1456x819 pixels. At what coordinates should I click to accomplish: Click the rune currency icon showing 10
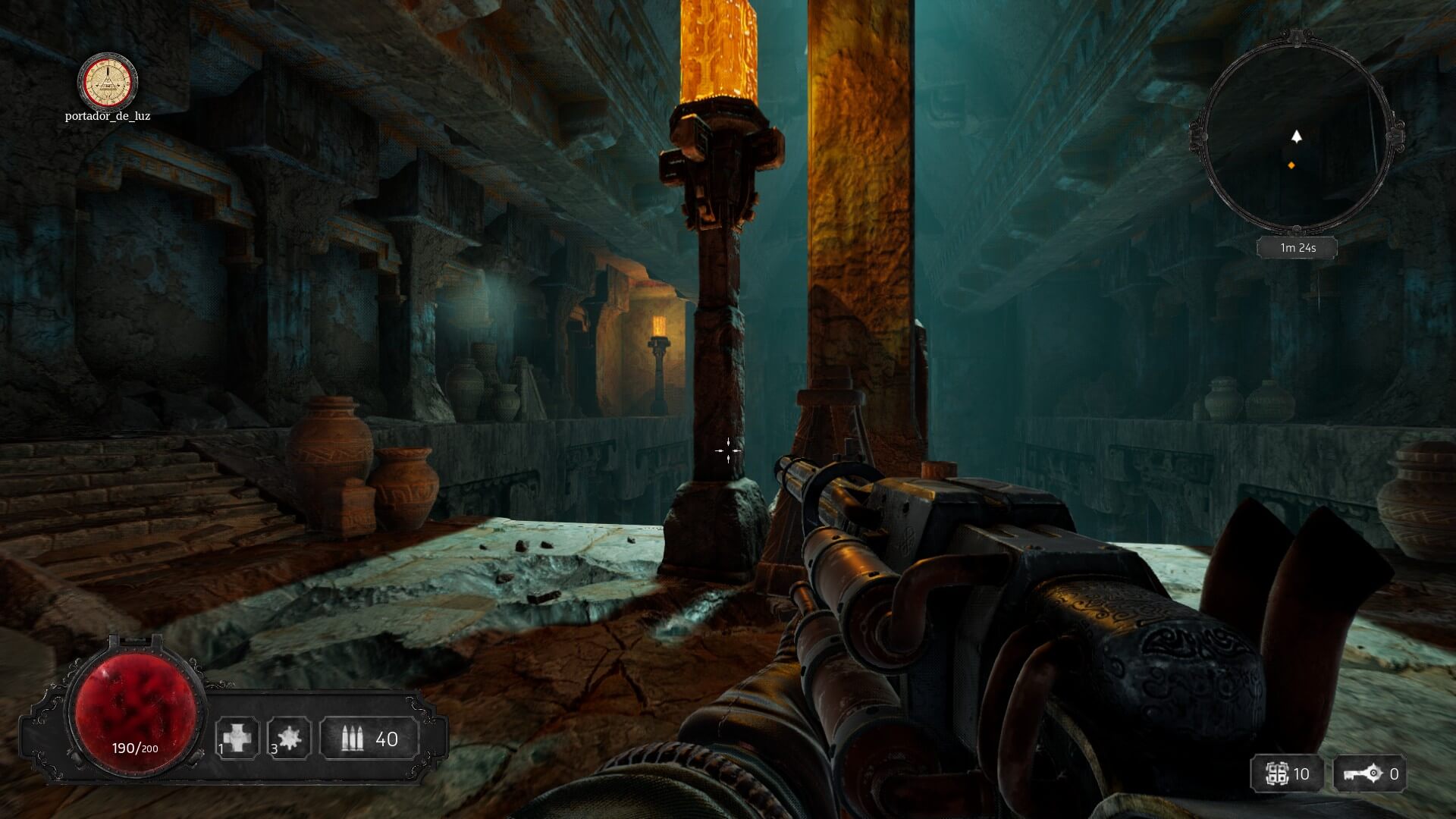click(1278, 773)
